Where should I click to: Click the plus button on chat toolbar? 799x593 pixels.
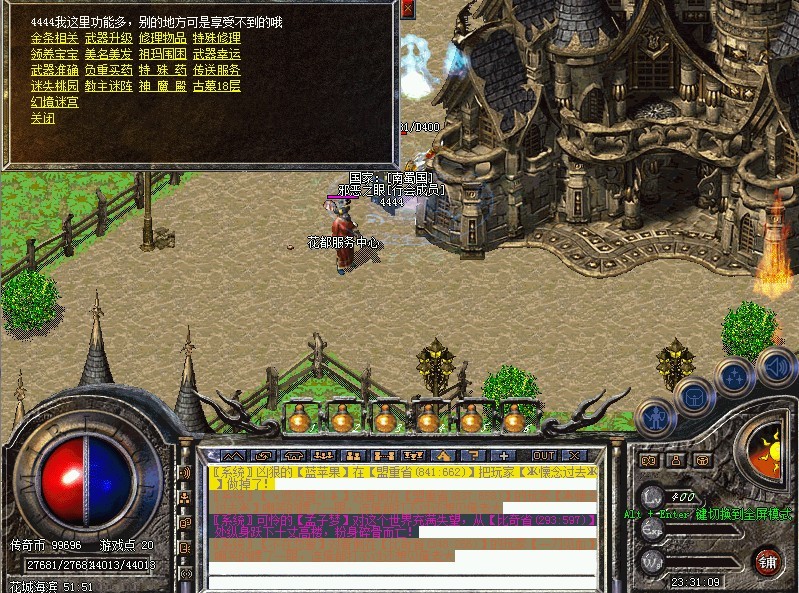pos(504,455)
